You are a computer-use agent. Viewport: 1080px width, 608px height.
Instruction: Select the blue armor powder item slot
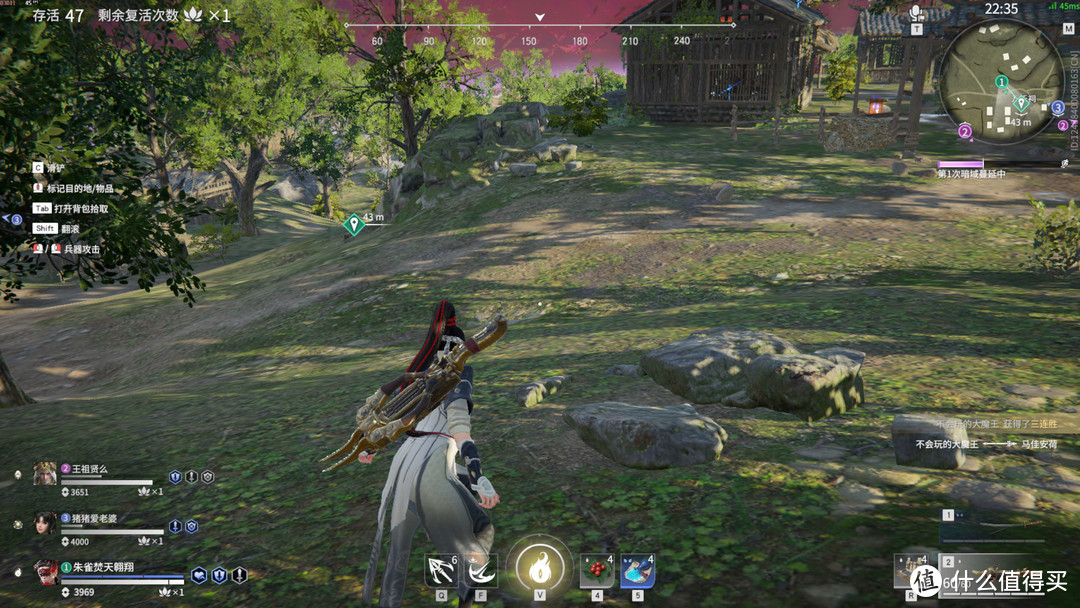click(637, 571)
